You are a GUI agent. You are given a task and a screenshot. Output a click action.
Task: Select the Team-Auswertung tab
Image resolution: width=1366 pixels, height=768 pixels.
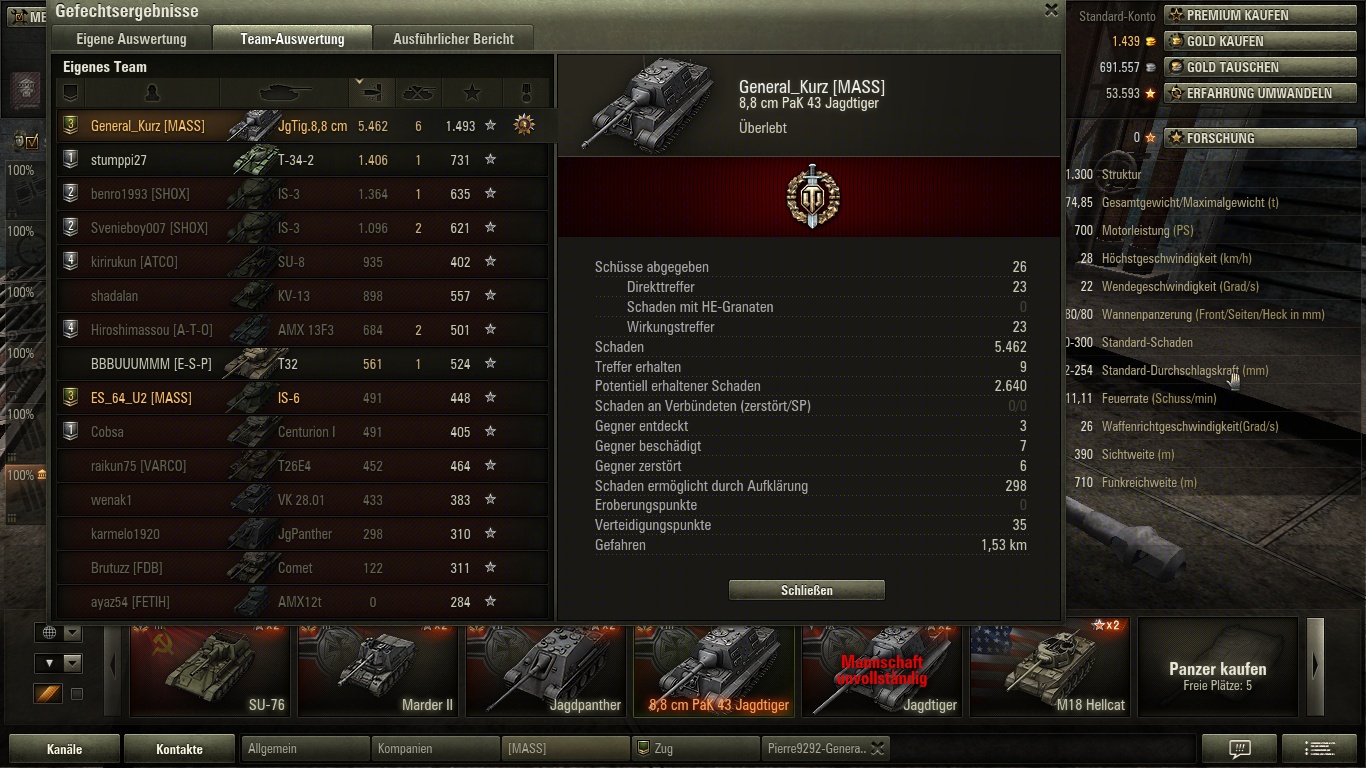(292, 39)
